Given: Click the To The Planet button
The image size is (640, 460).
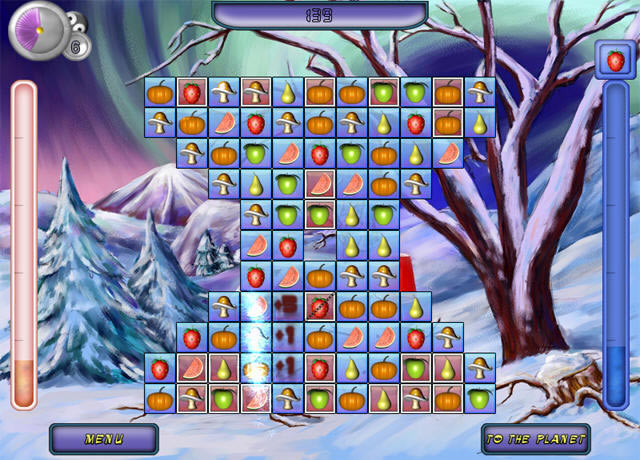Looking at the screenshot, I should coord(535,438).
